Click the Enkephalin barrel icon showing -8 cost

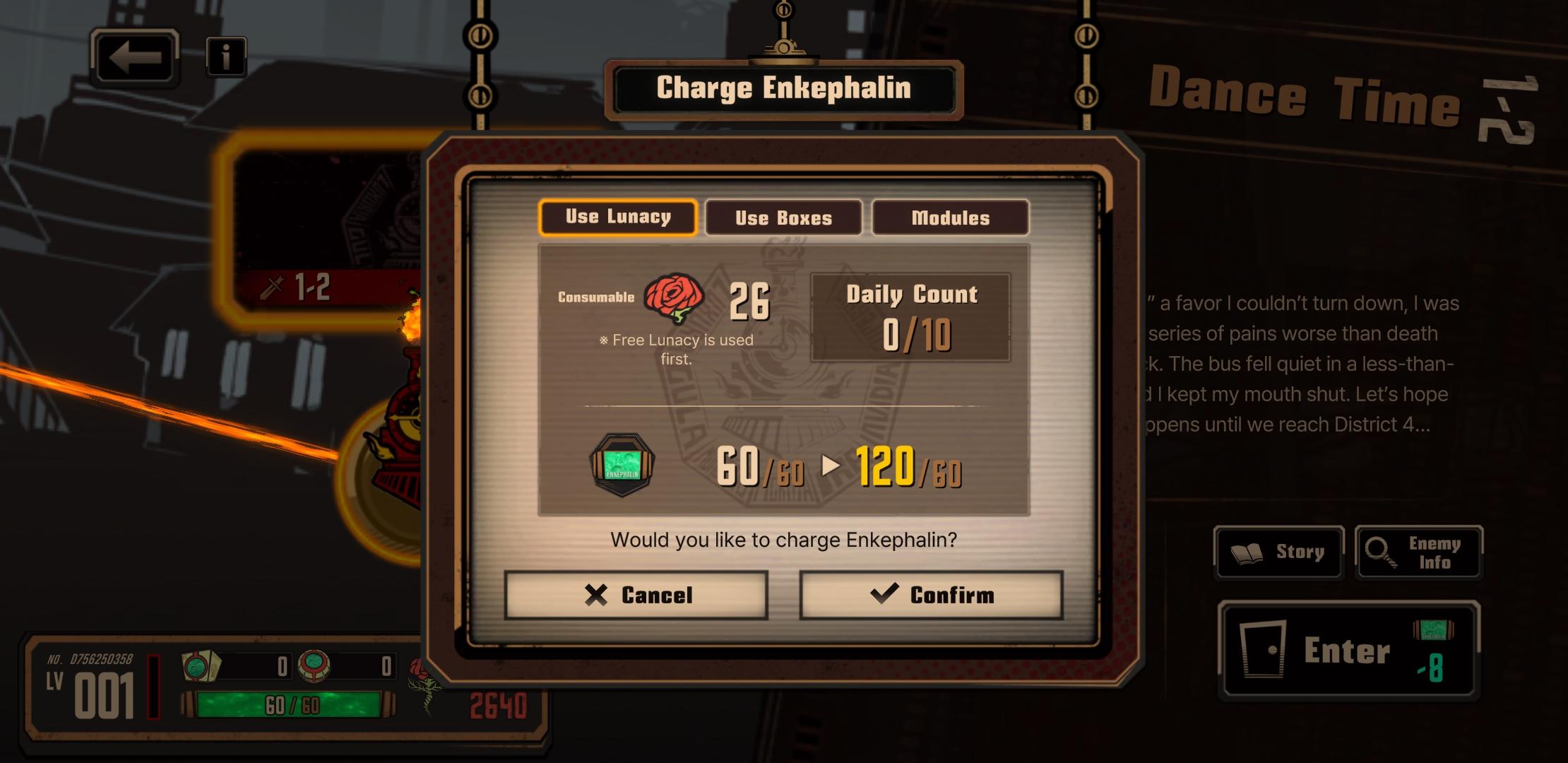1434,629
